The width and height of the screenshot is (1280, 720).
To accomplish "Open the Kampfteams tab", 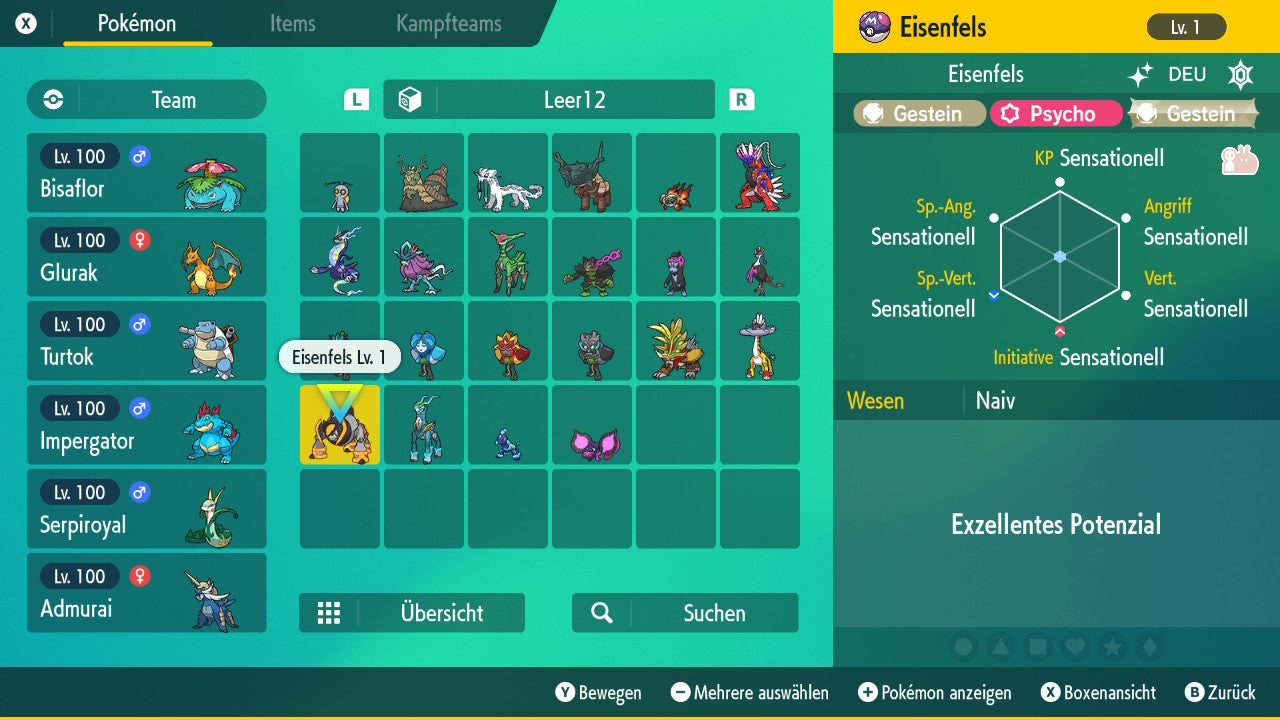I will click(447, 24).
